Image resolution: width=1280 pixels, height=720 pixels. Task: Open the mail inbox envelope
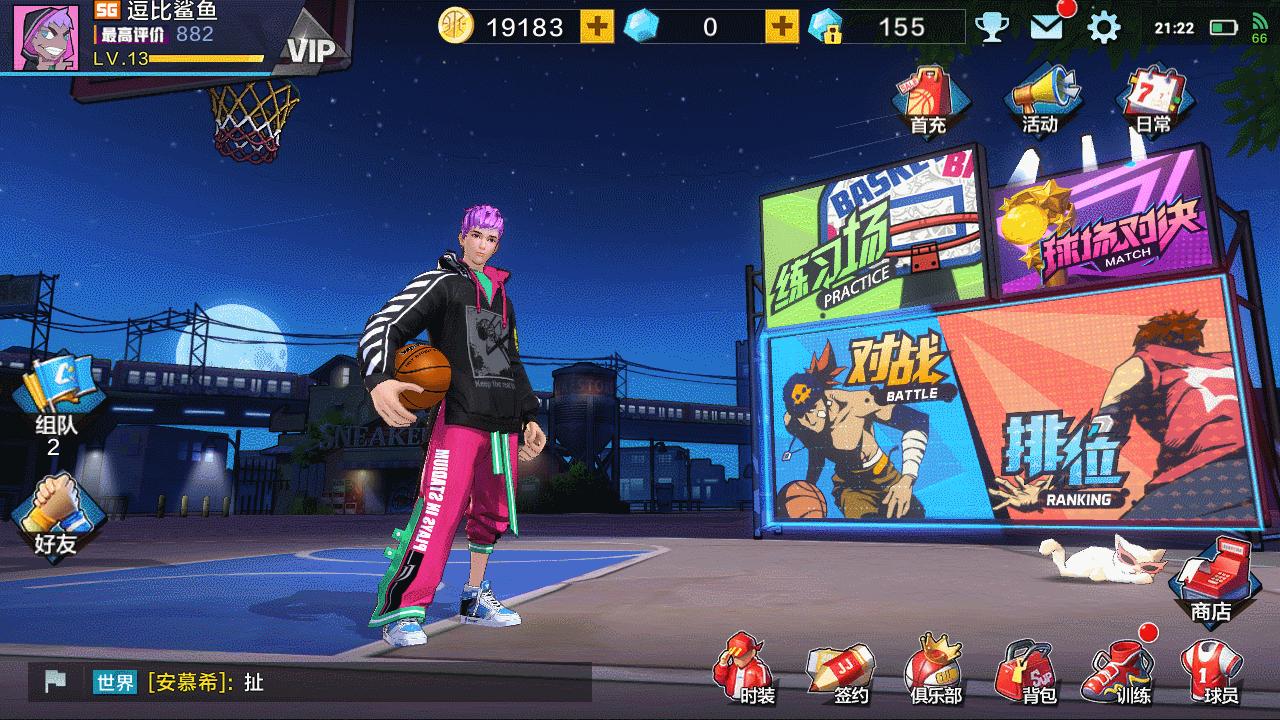(1046, 27)
